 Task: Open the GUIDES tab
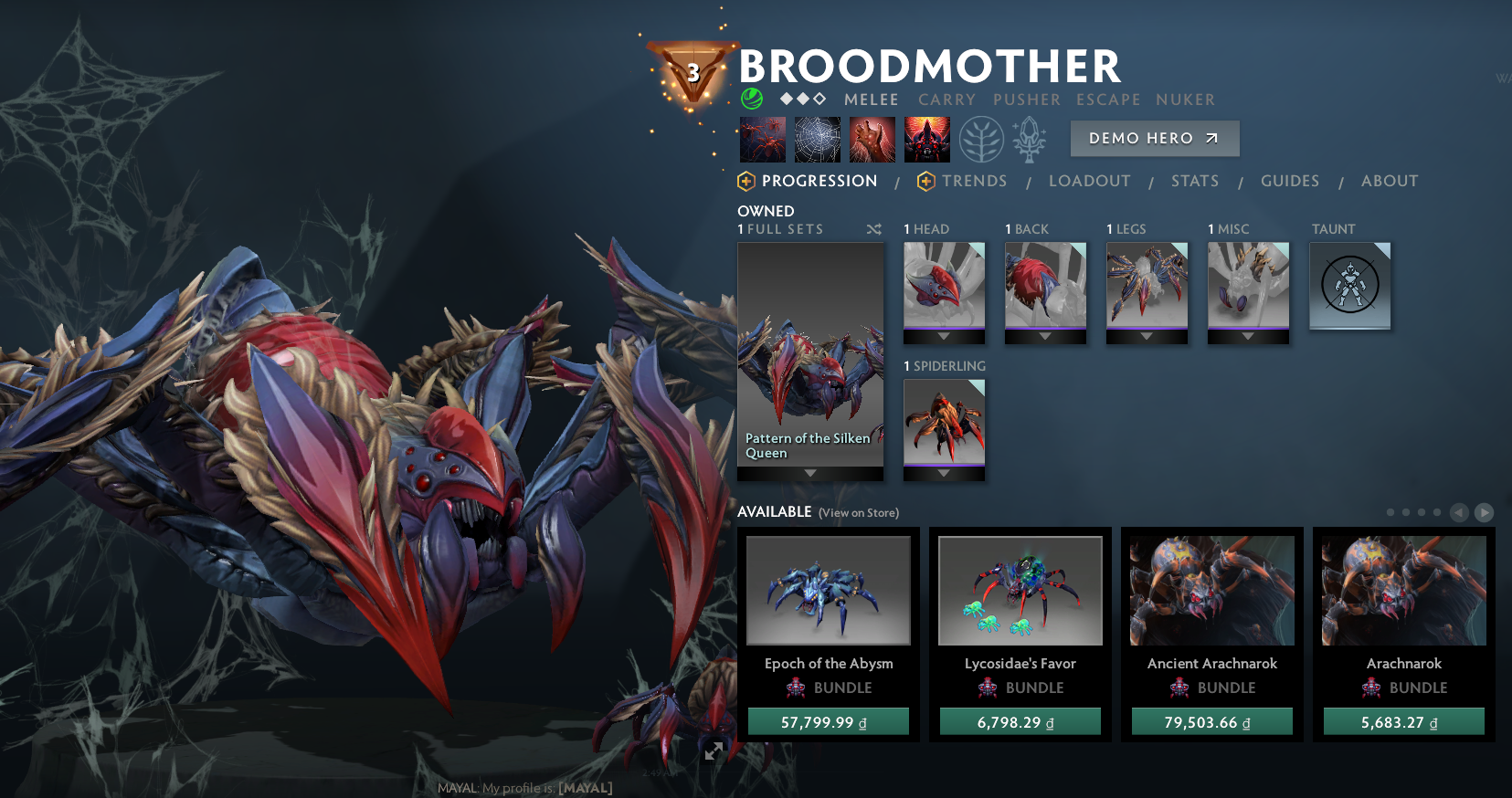pyautogui.click(x=1289, y=181)
